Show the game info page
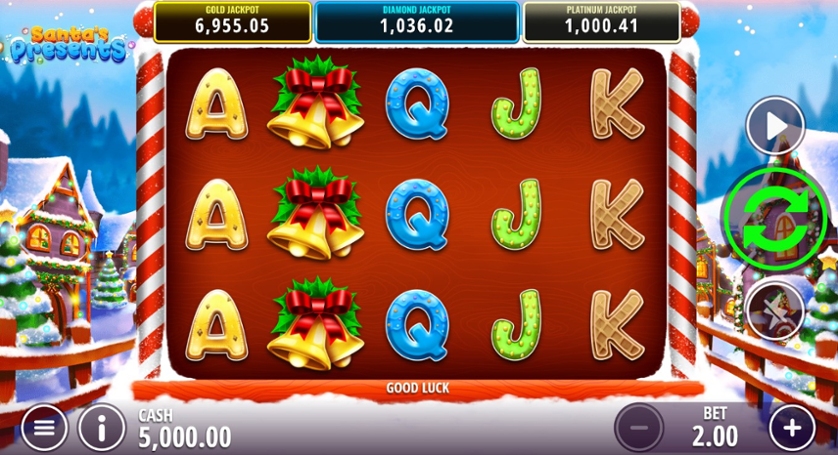 (x=101, y=428)
